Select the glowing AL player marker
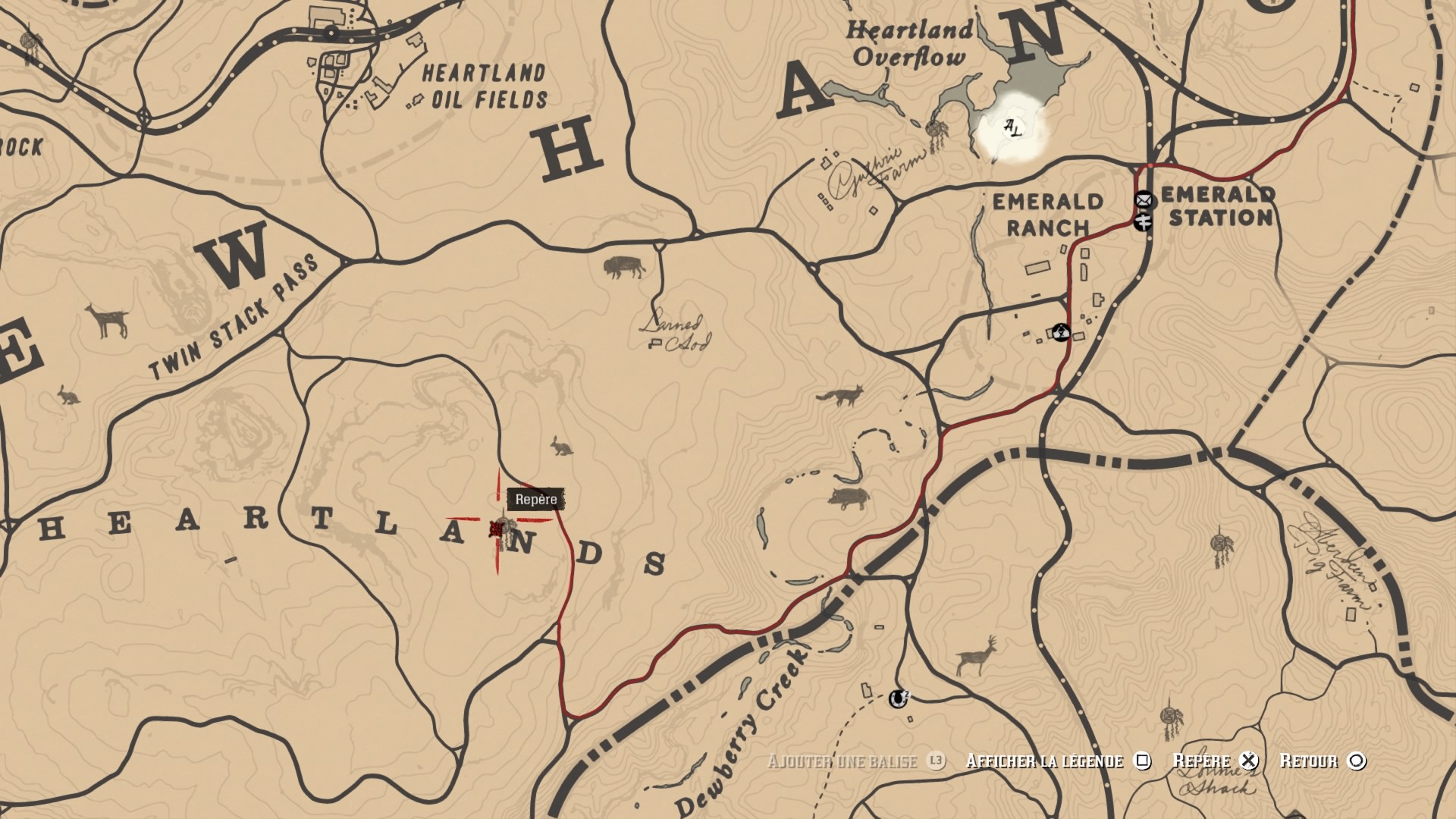Image resolution: width=1456 pixels, height=819 pixels. point(1012,127)
